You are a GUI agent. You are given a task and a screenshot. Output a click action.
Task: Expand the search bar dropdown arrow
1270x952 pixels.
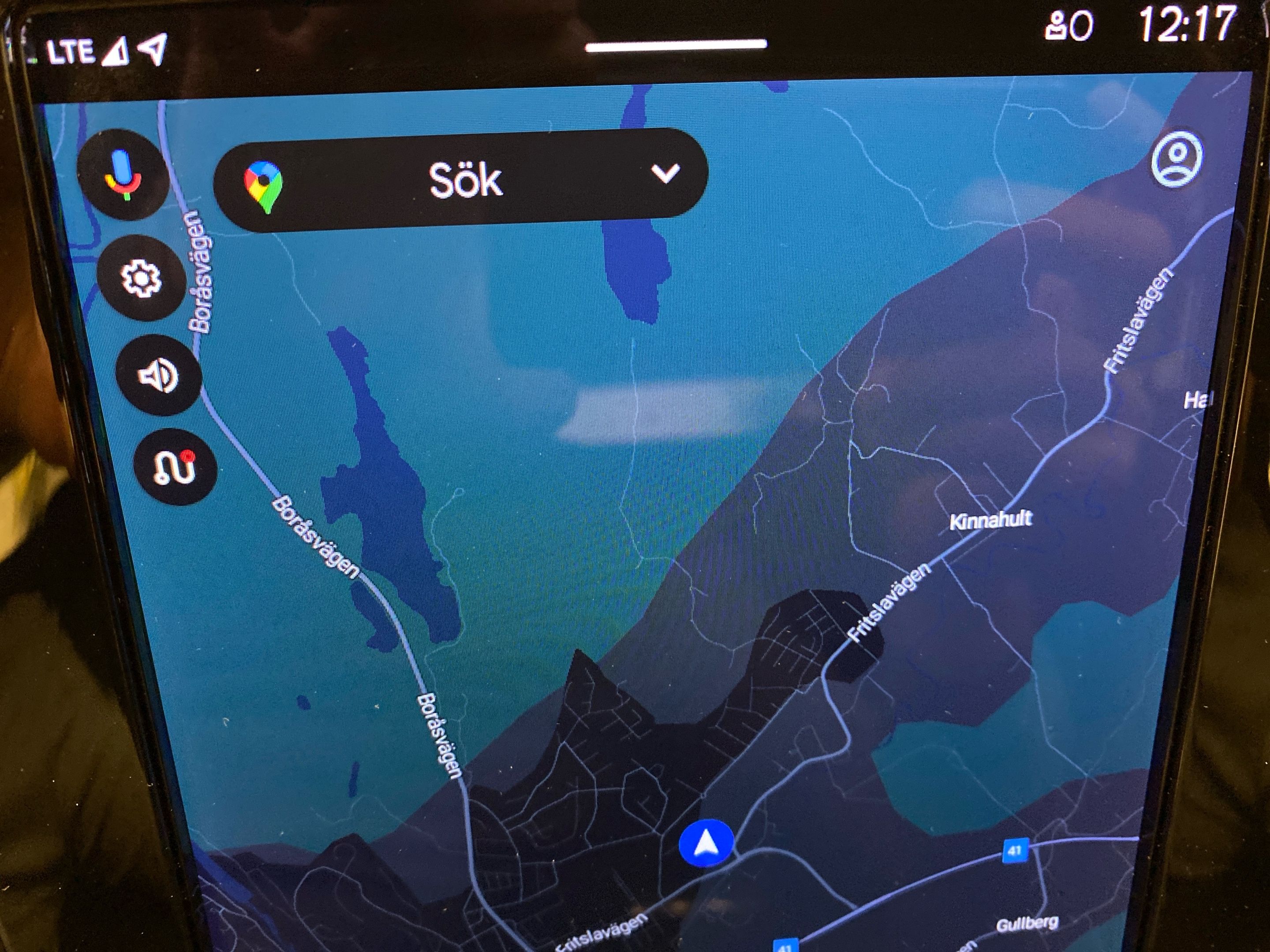point(665,173)
